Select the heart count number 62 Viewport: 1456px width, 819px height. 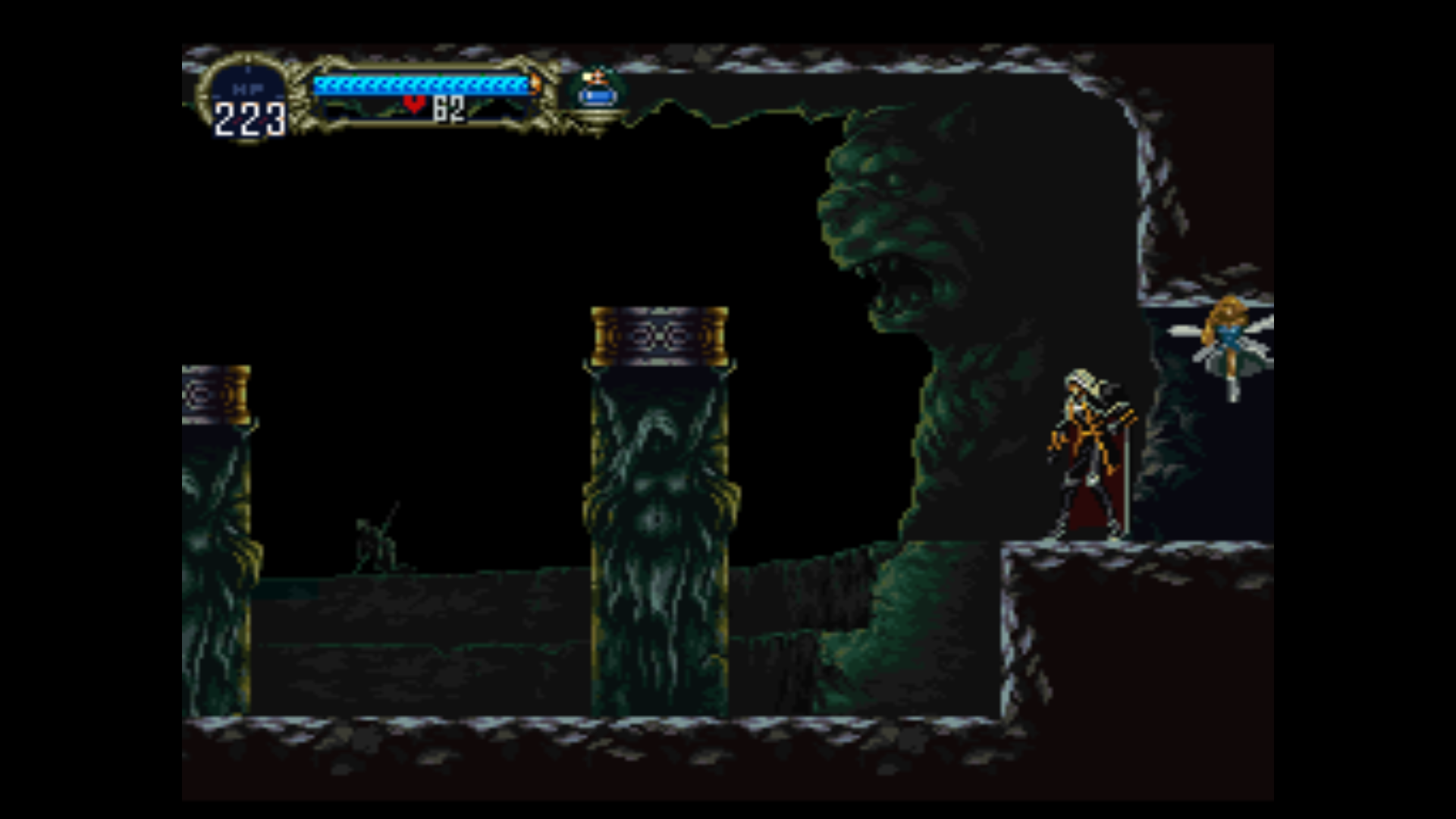[447, 108]
